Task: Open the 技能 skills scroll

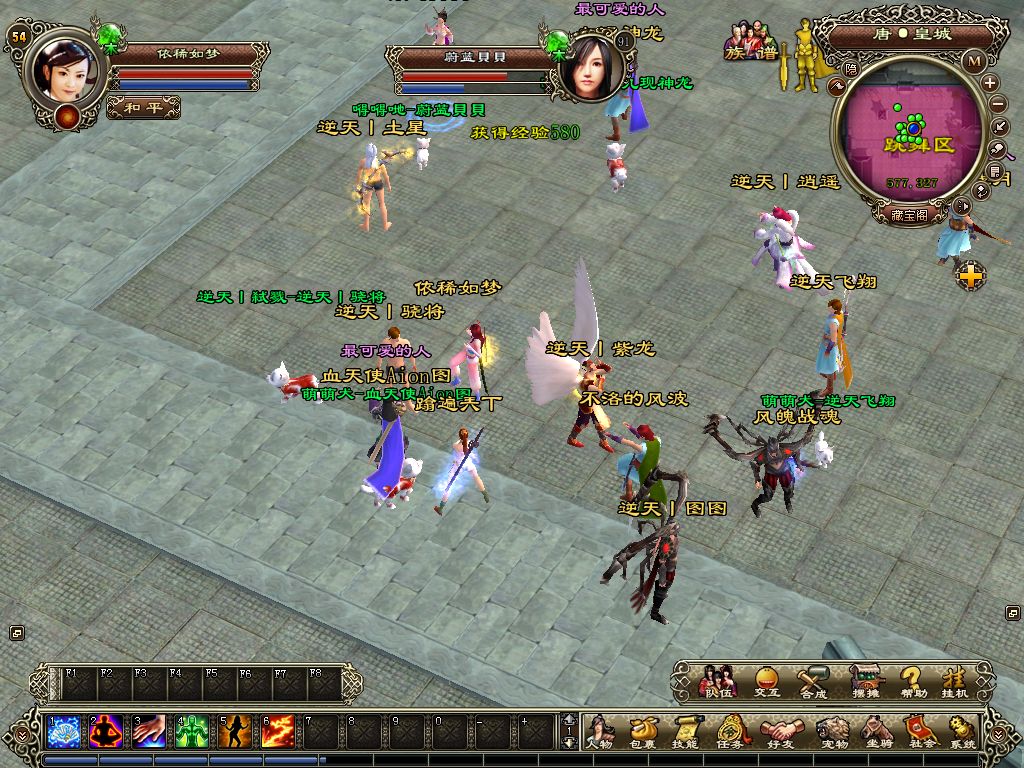Action: (685, 731)
